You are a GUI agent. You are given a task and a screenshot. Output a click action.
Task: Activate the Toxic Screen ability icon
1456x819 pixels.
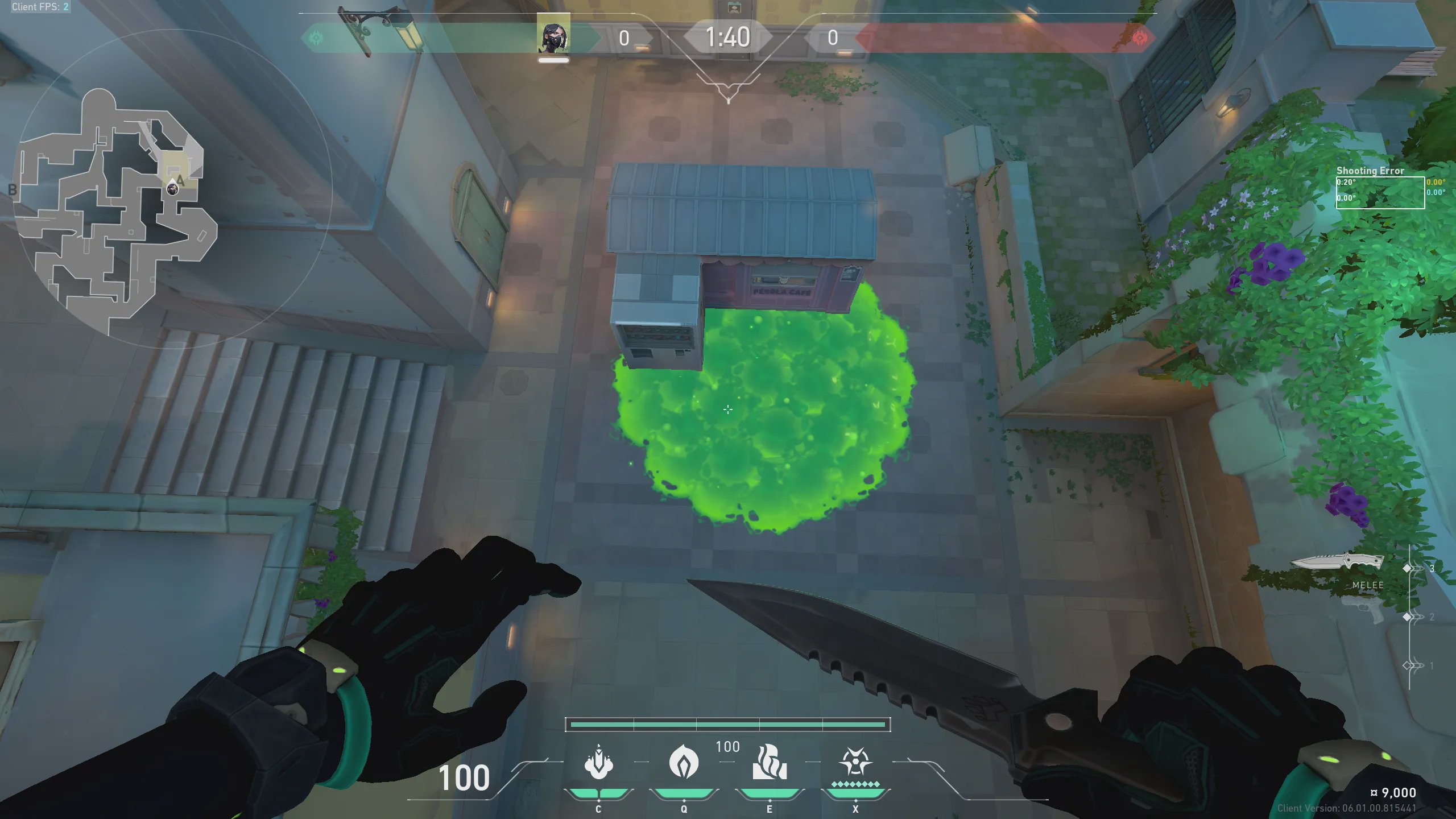click(770, 762)
